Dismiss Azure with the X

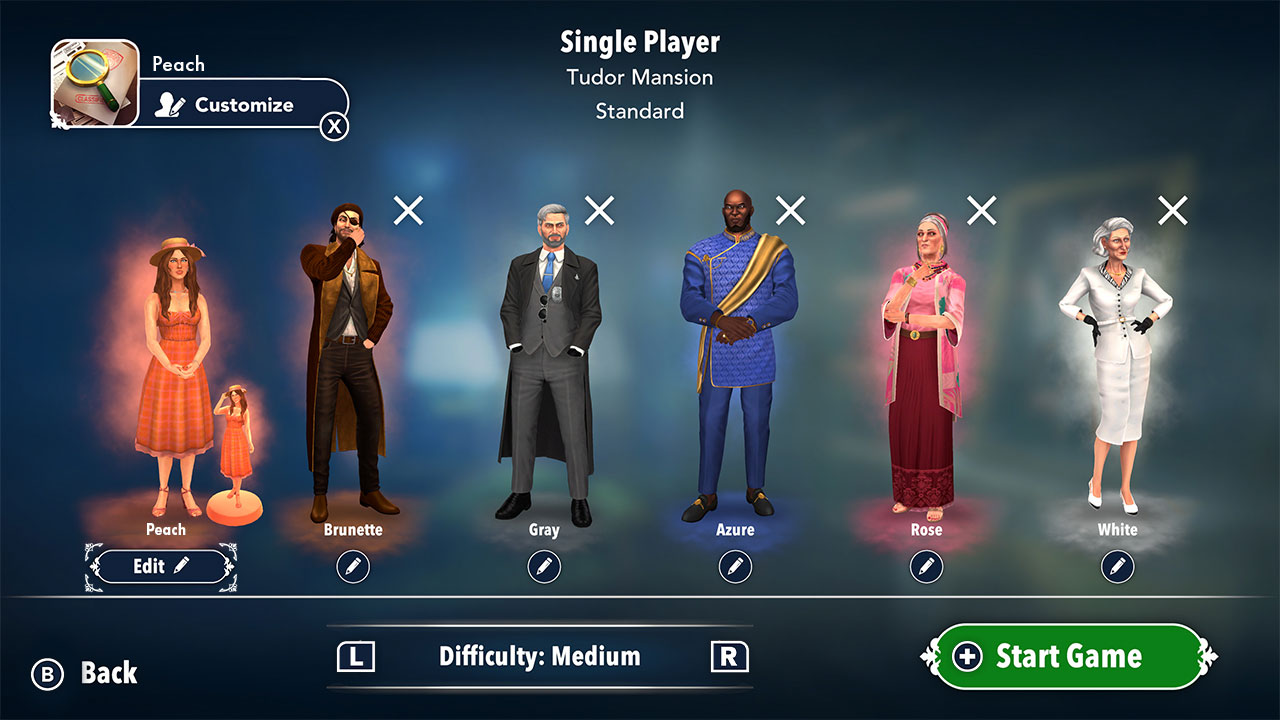tap(789, 210)
